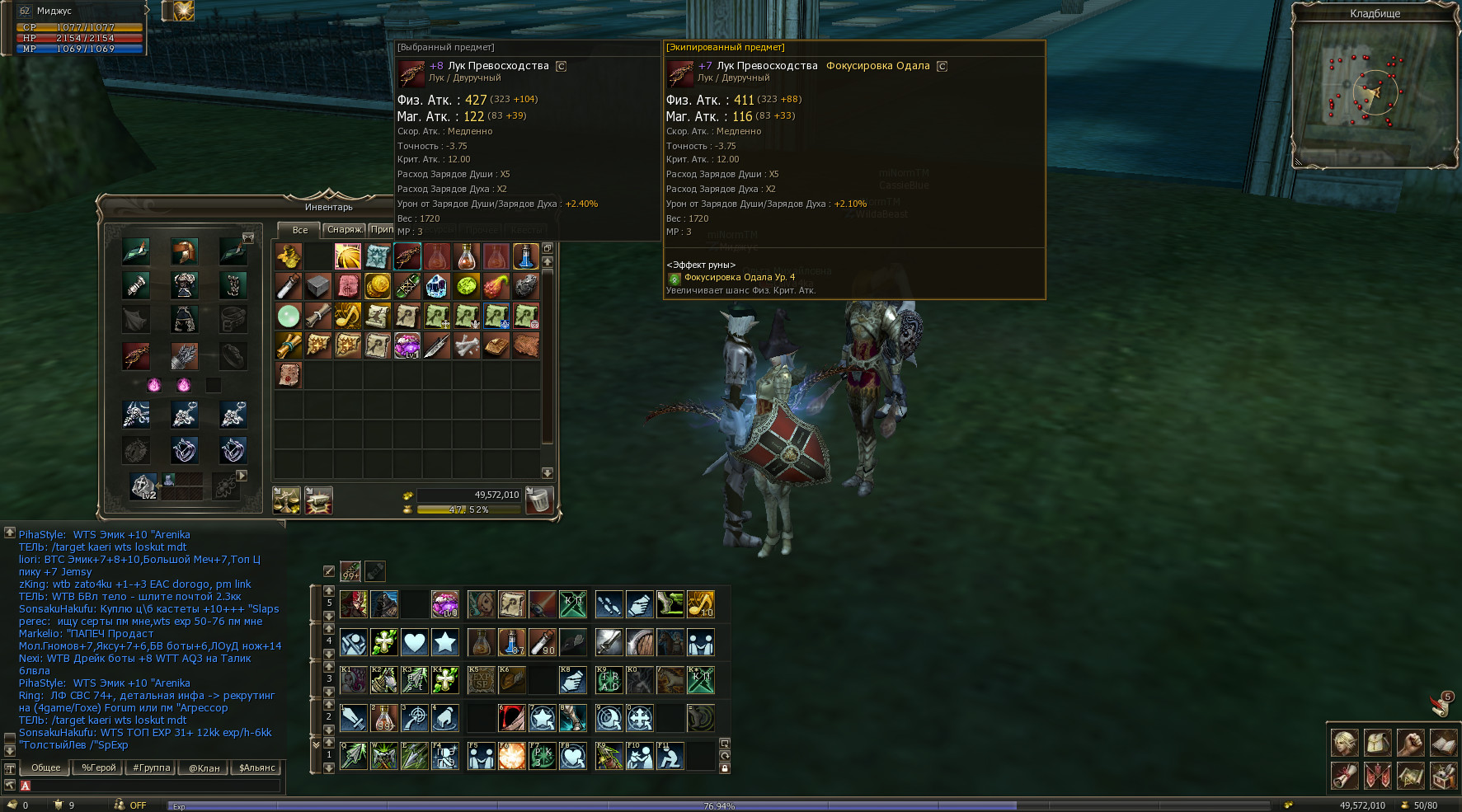Click the trash can delete button
The height and width of the screenshot is (812, 1462).
pyautogui.click(x=538, y=500)
